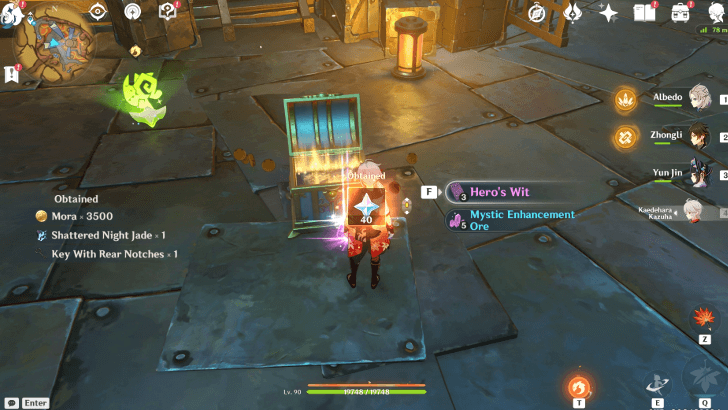728x410 pixels.
Task: Open the quest alert icon below the minimap
Action: pyautogui.click(x=12, y=73)
